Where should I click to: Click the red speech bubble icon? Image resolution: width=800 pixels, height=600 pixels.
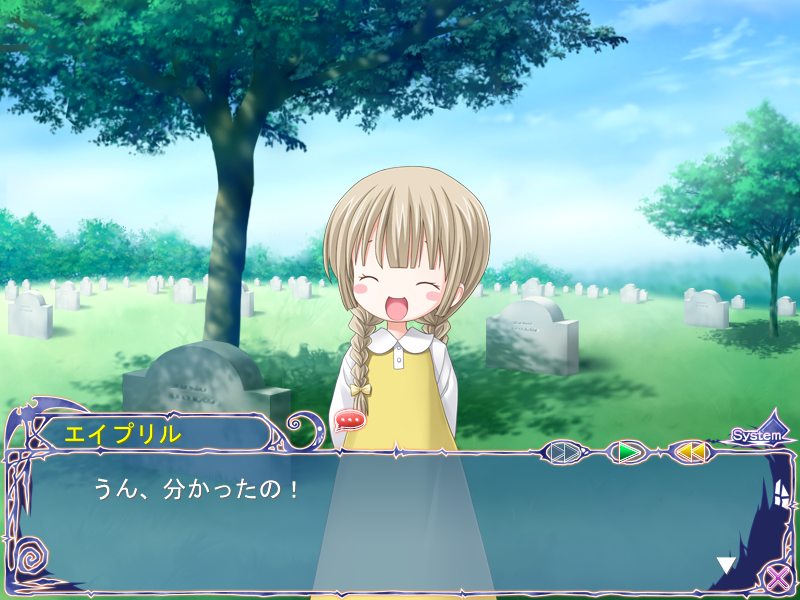click(x=349, y=420)
